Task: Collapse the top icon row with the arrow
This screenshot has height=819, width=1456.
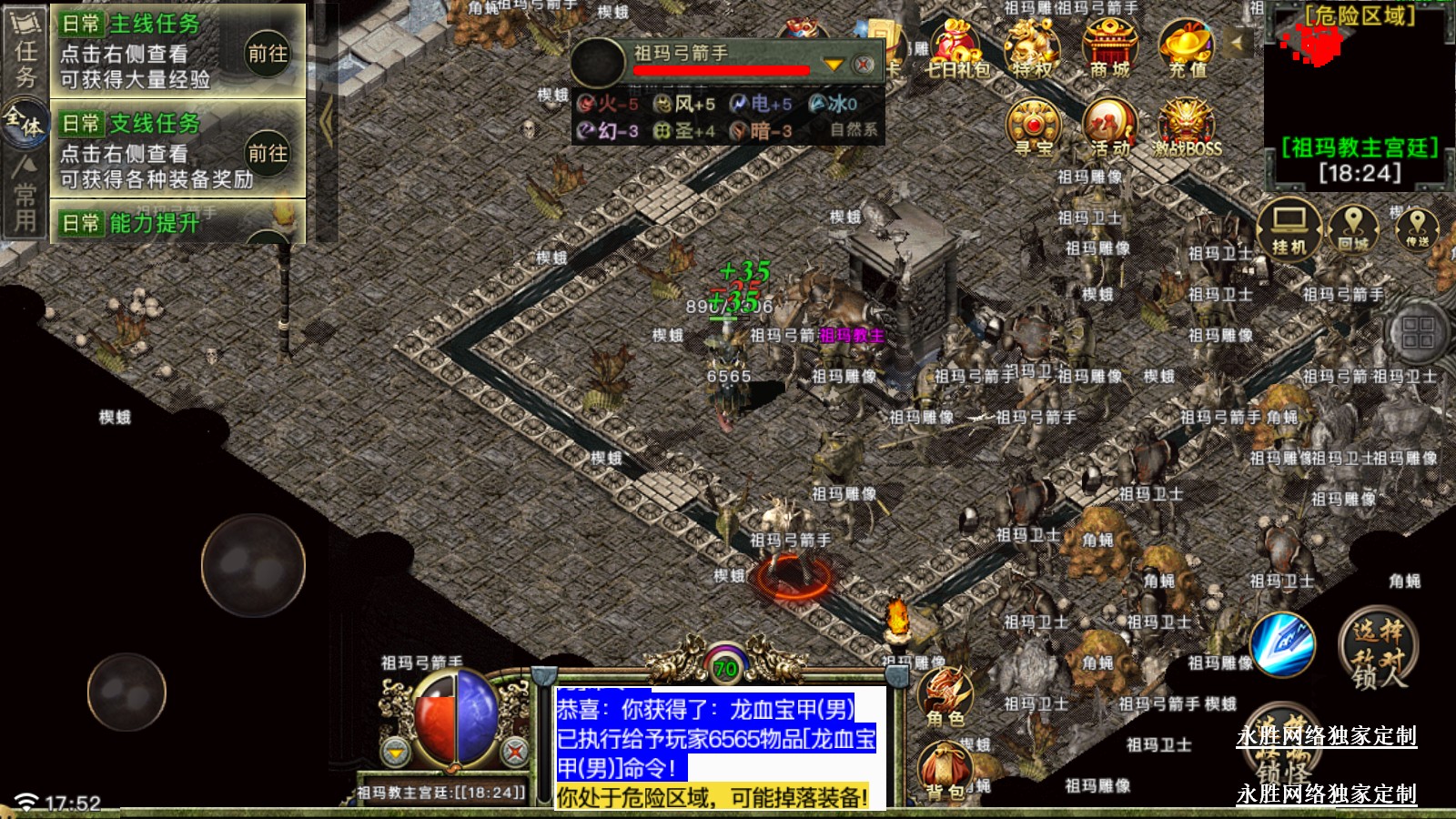Action: point(1237,42)
